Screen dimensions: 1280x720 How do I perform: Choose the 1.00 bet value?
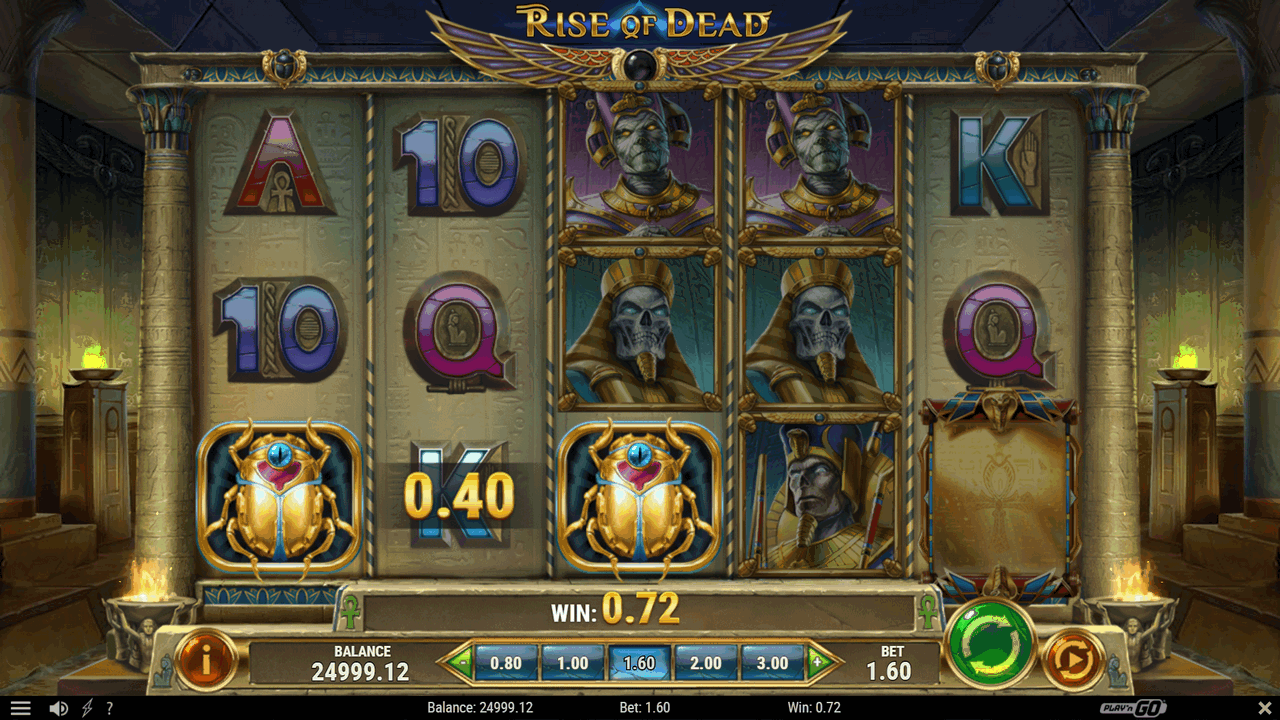point(572,662)
